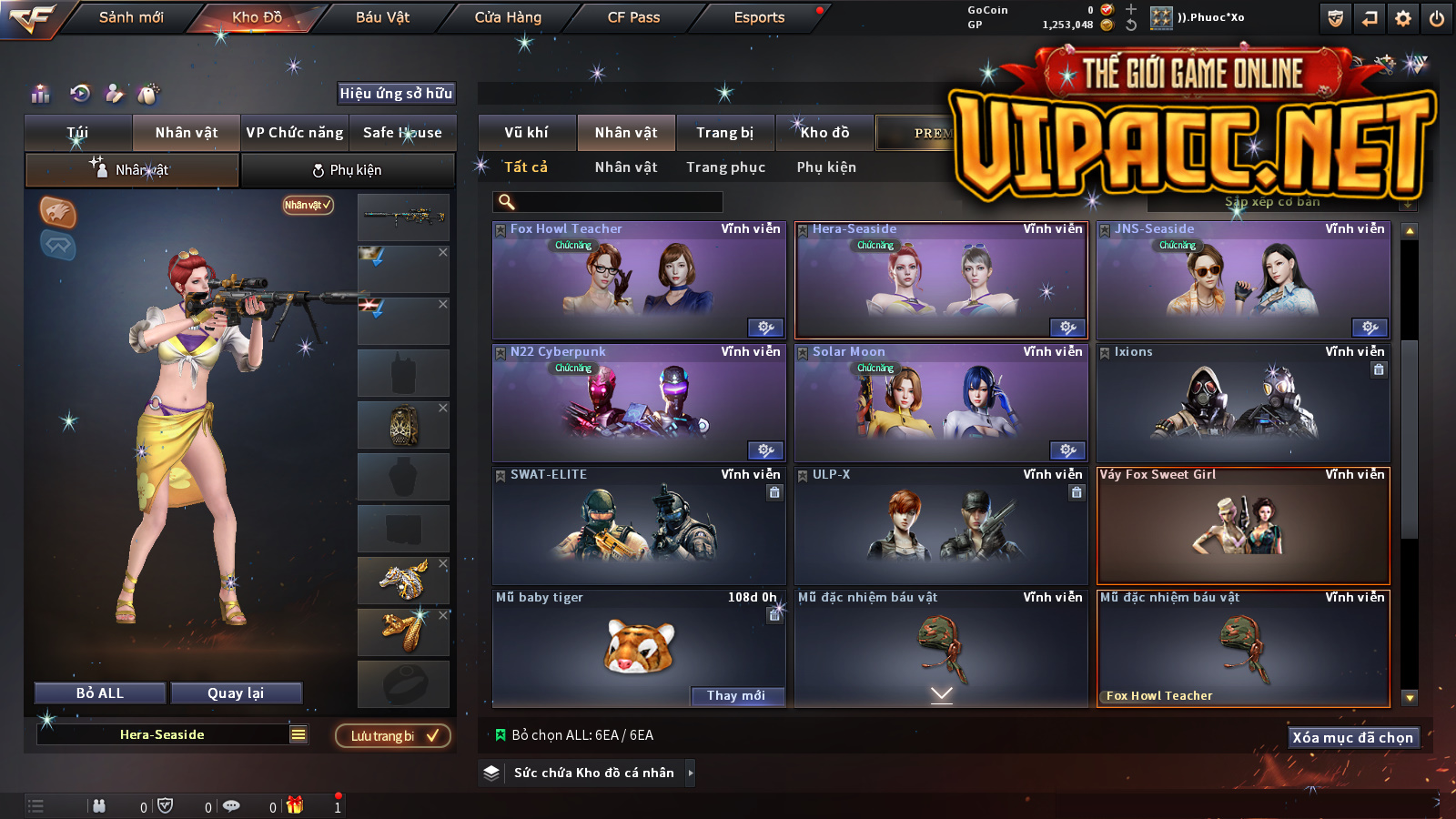Delete selected items with Xóa mục đã chọn

pos(1352,737)
